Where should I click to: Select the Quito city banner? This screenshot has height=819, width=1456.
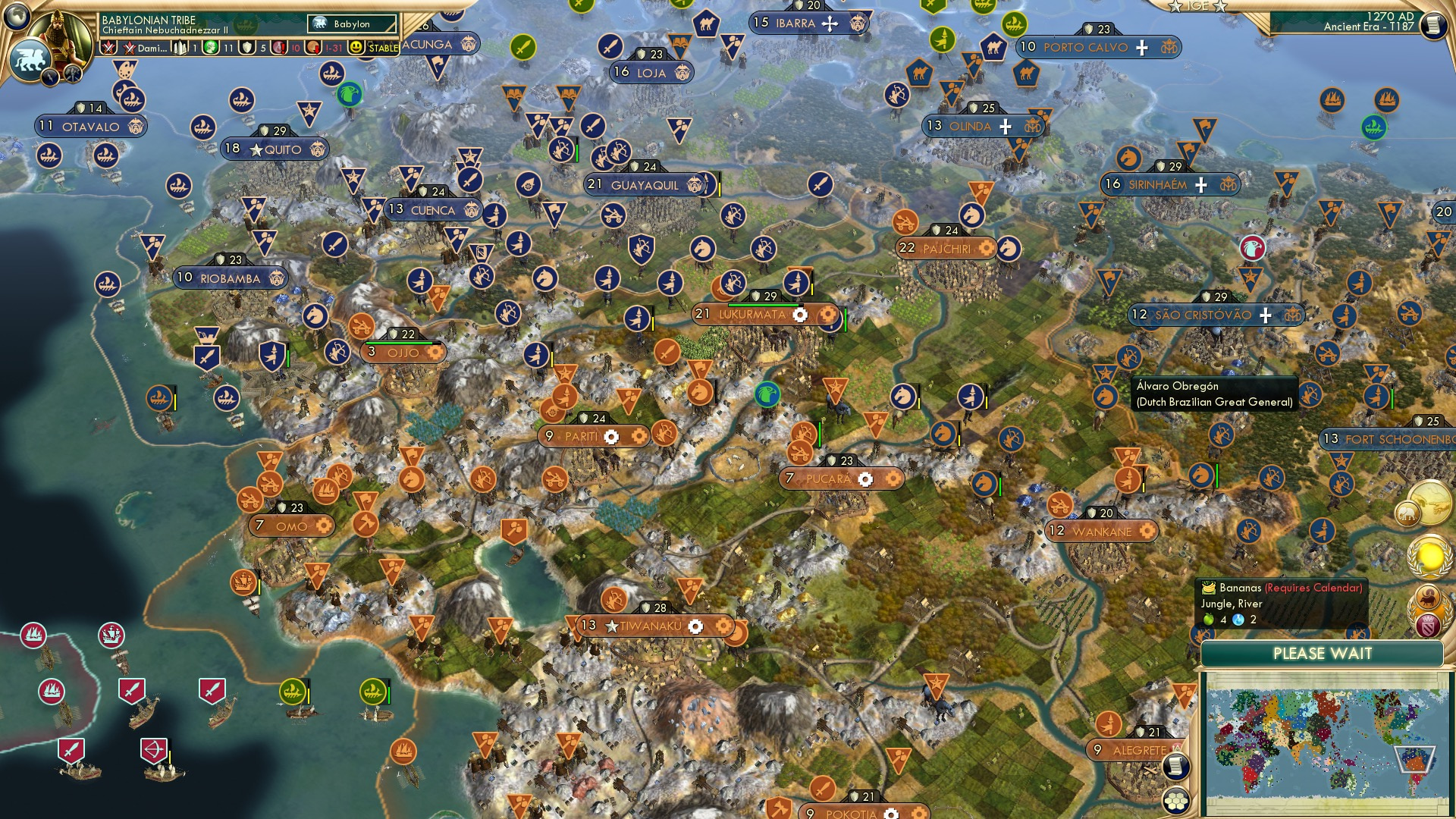pos(275,149)
